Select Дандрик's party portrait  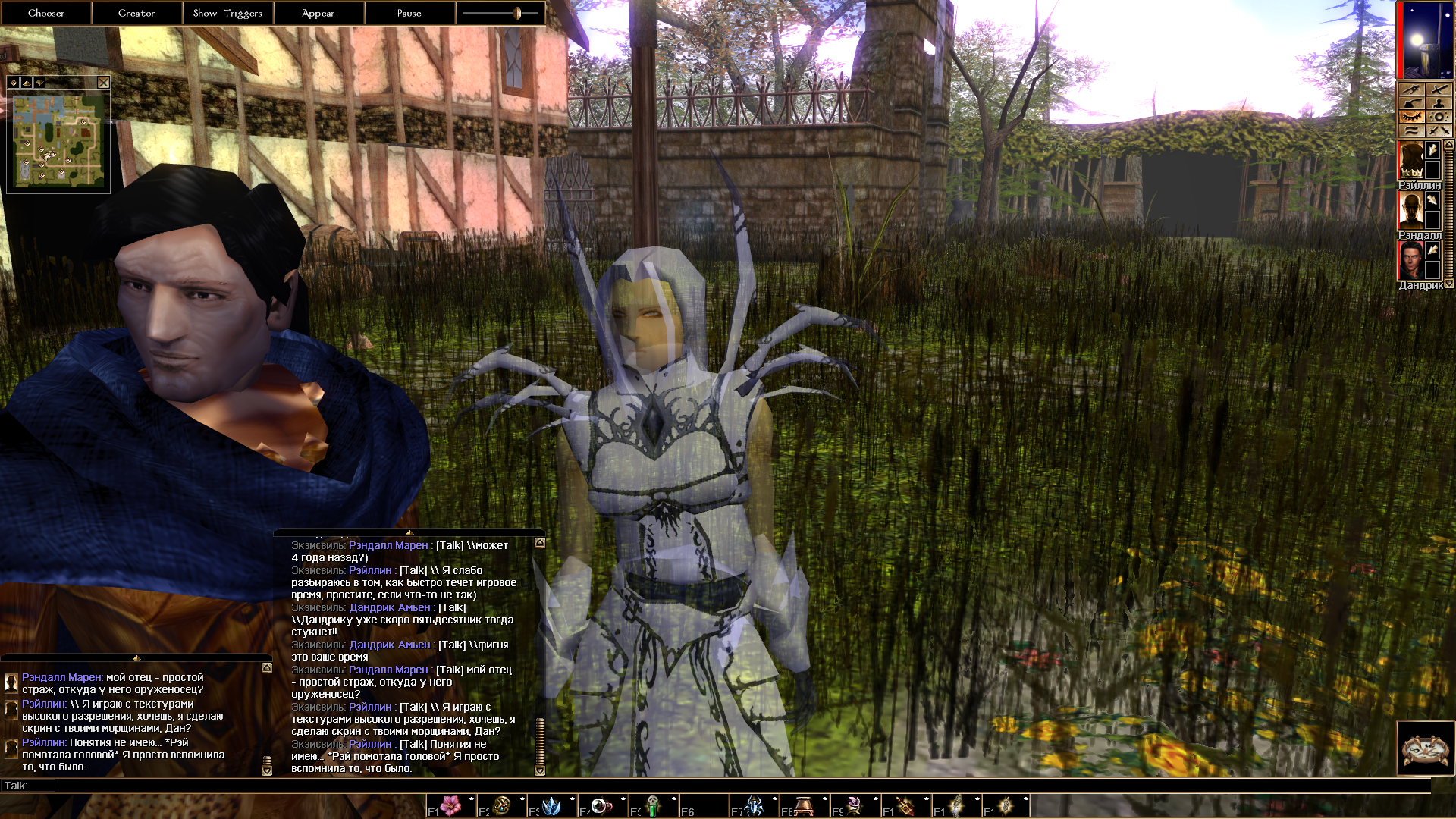pos(1410,260)
